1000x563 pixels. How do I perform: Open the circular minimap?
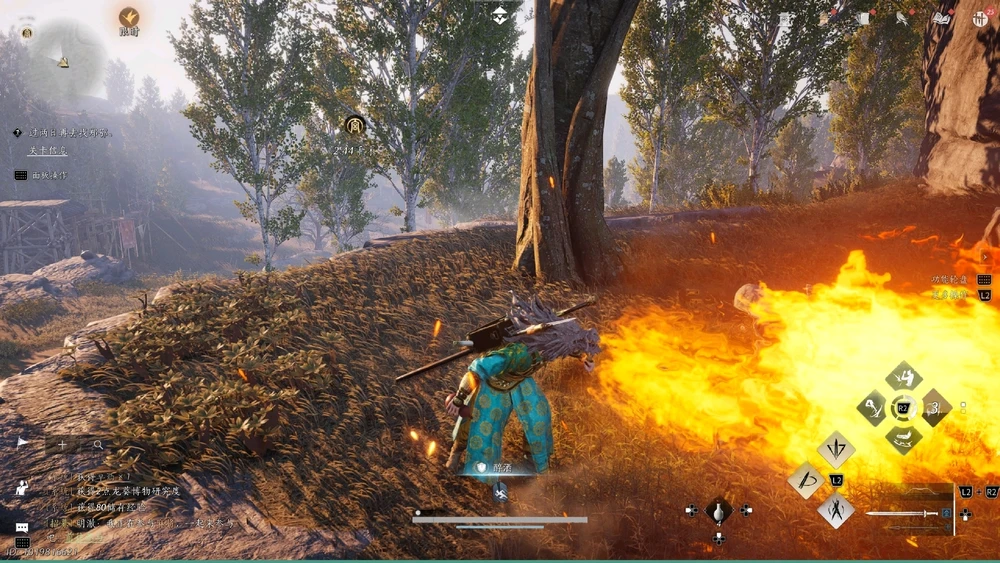63,59
